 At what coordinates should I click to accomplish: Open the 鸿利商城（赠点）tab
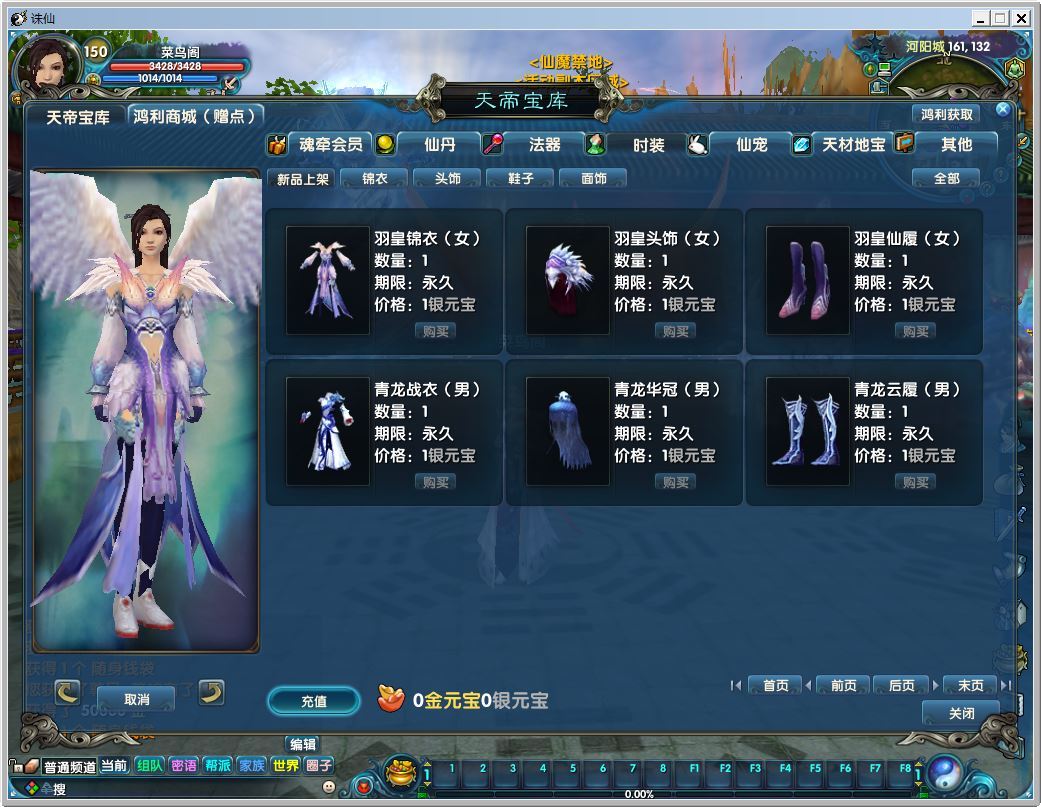[x=195, y=116]
